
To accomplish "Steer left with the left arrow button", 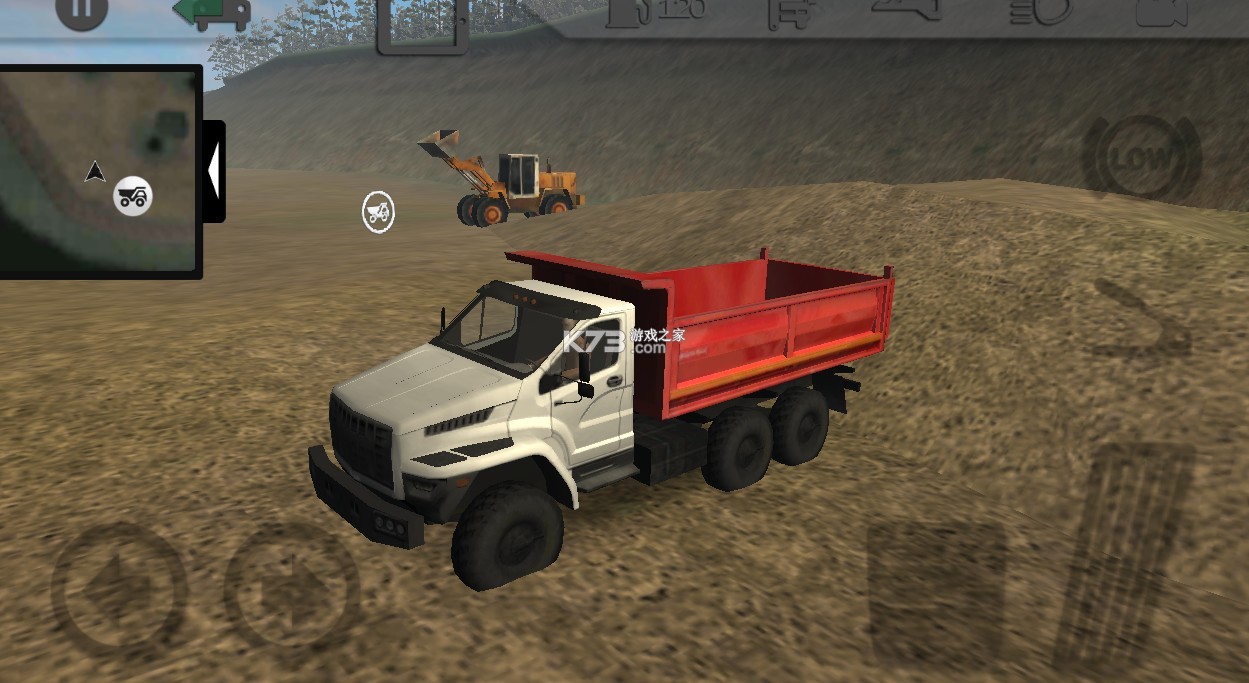I will tap(118, 590).
